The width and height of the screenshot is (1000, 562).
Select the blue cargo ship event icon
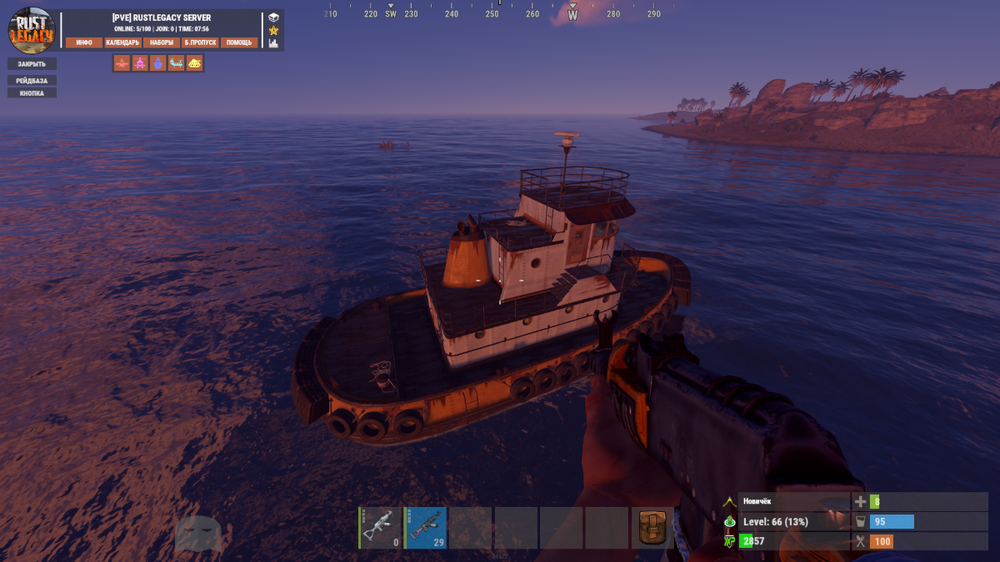click(x=158, y=63)
